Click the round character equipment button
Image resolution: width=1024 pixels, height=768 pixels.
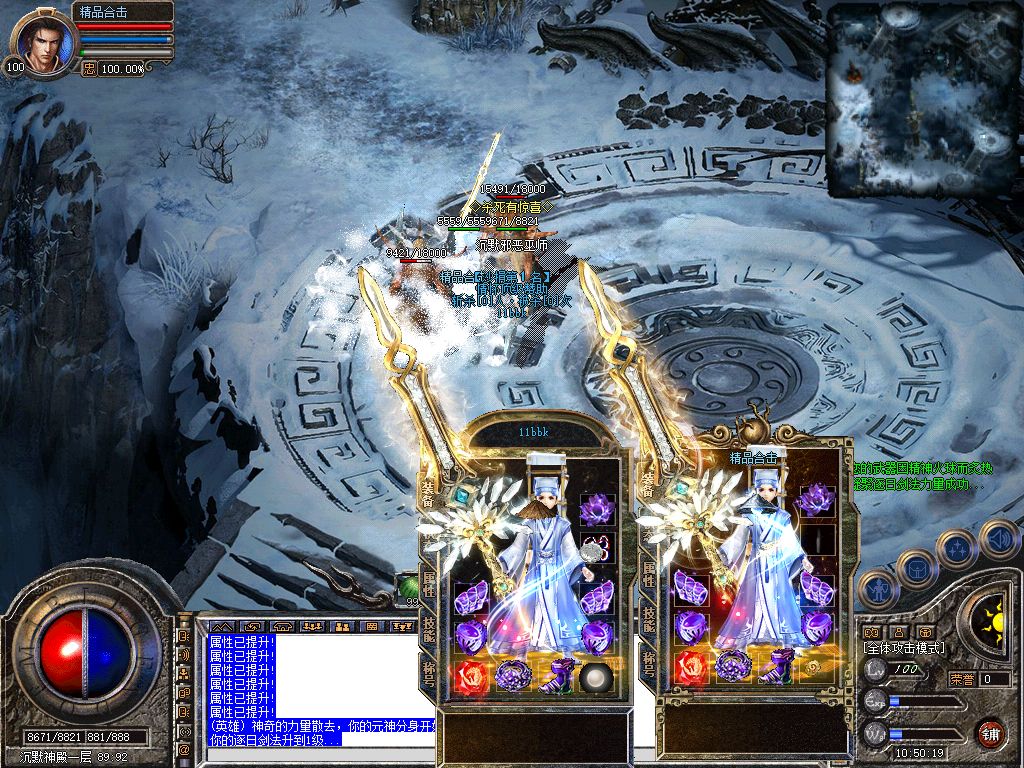point(877,589)
